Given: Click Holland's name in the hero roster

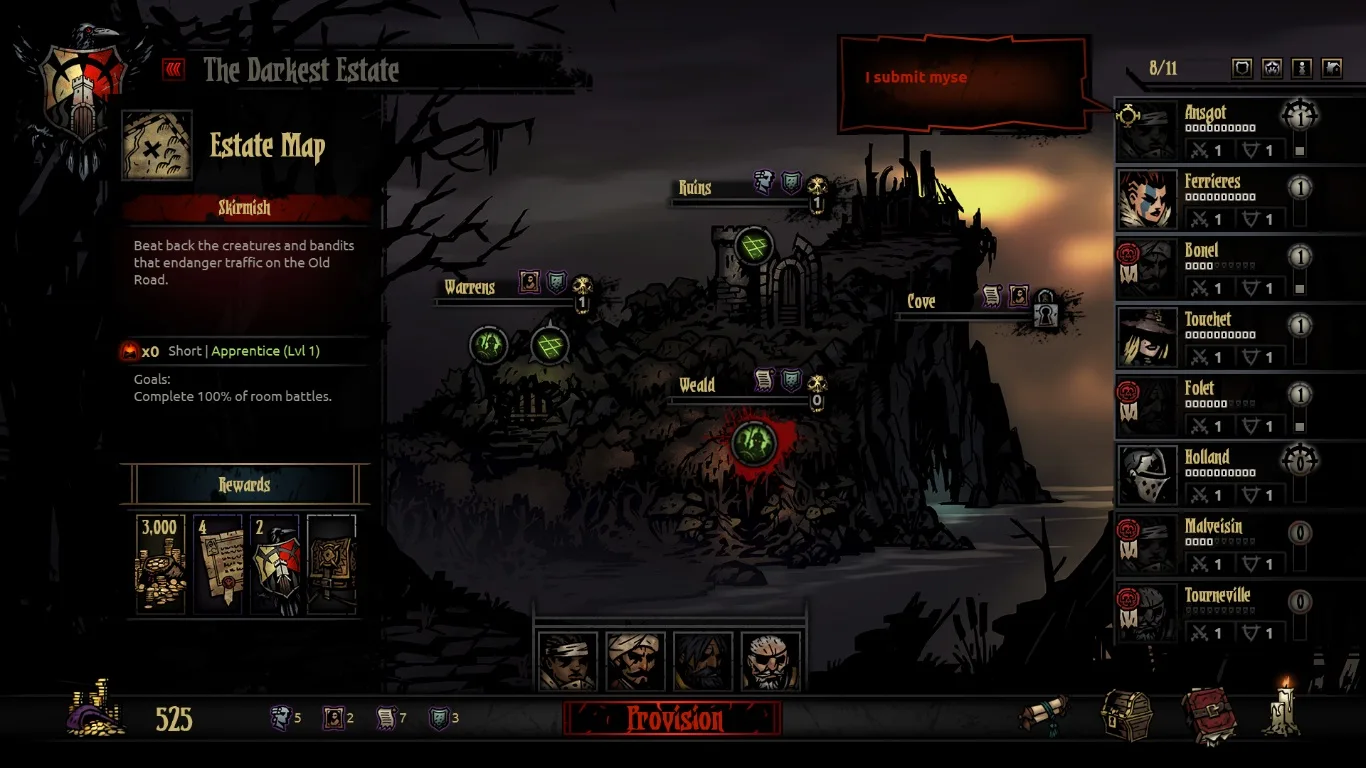Looking at the screenshot, I should [x=1209, y=456].
